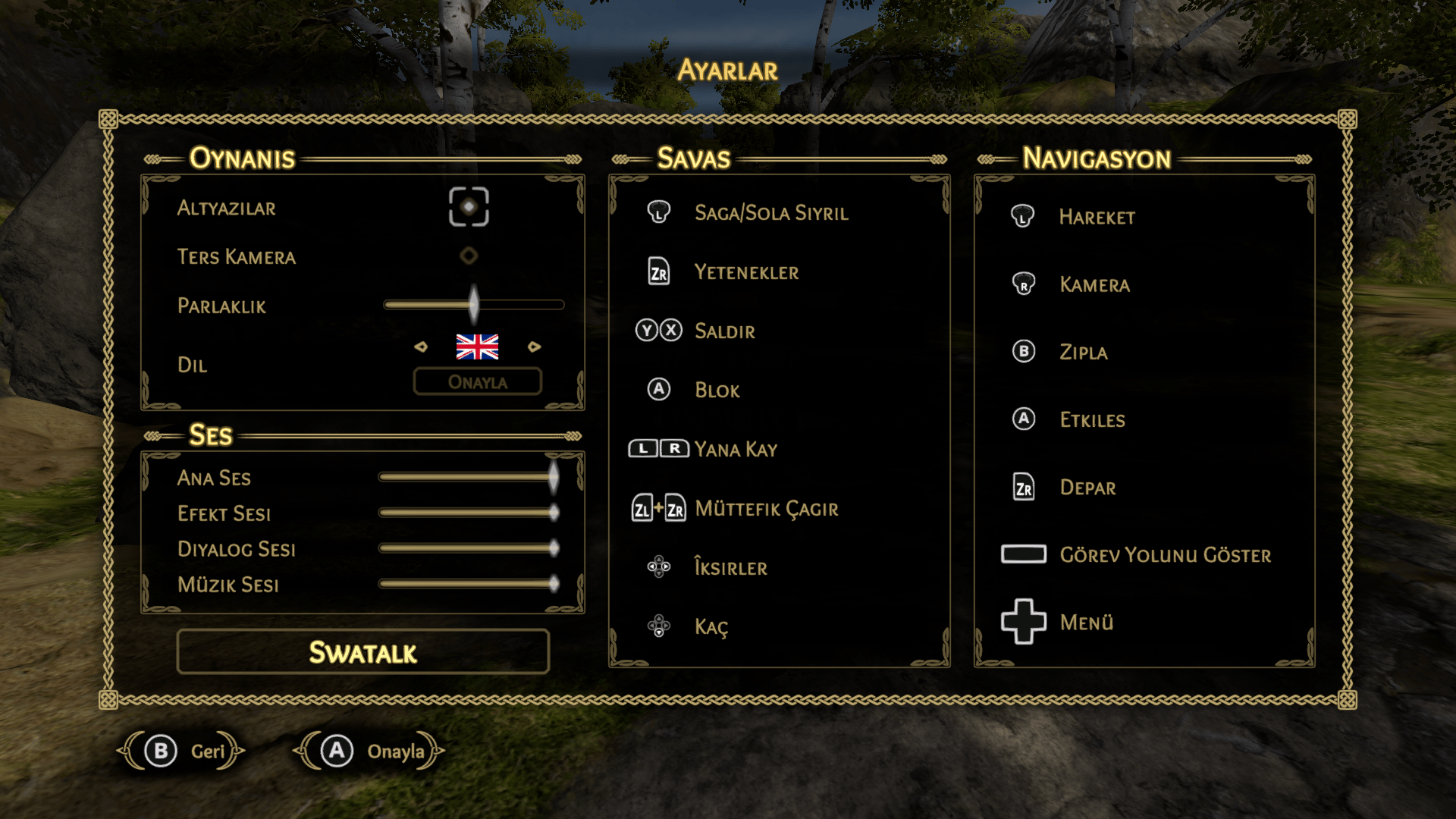The width and height of the screenshot is (1456, 819).
Task: Set the Diyalog Sesi slider
Action: [554, 548]
